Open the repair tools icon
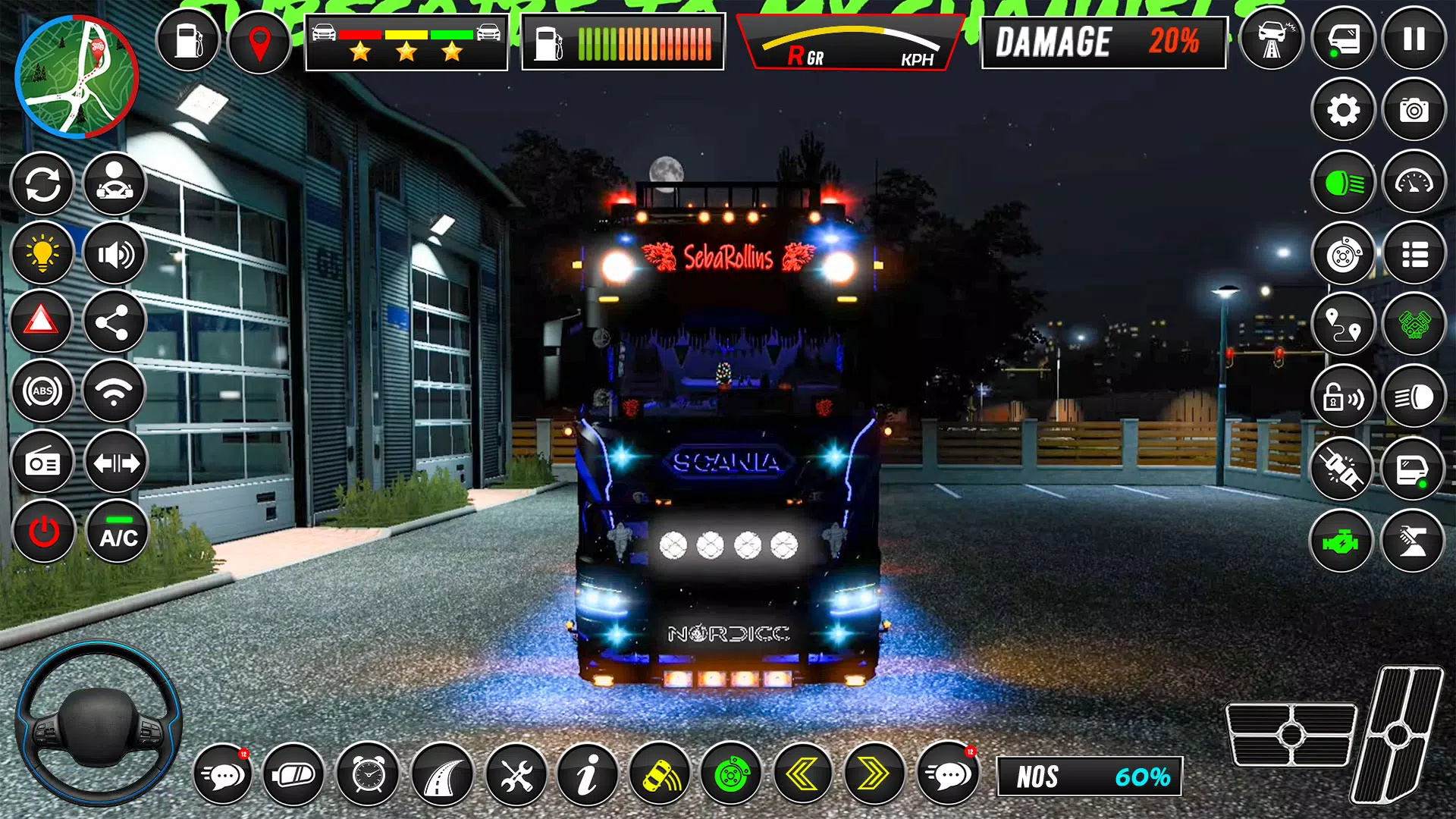Screen dimensions: 1456x819 coord(517,775)
